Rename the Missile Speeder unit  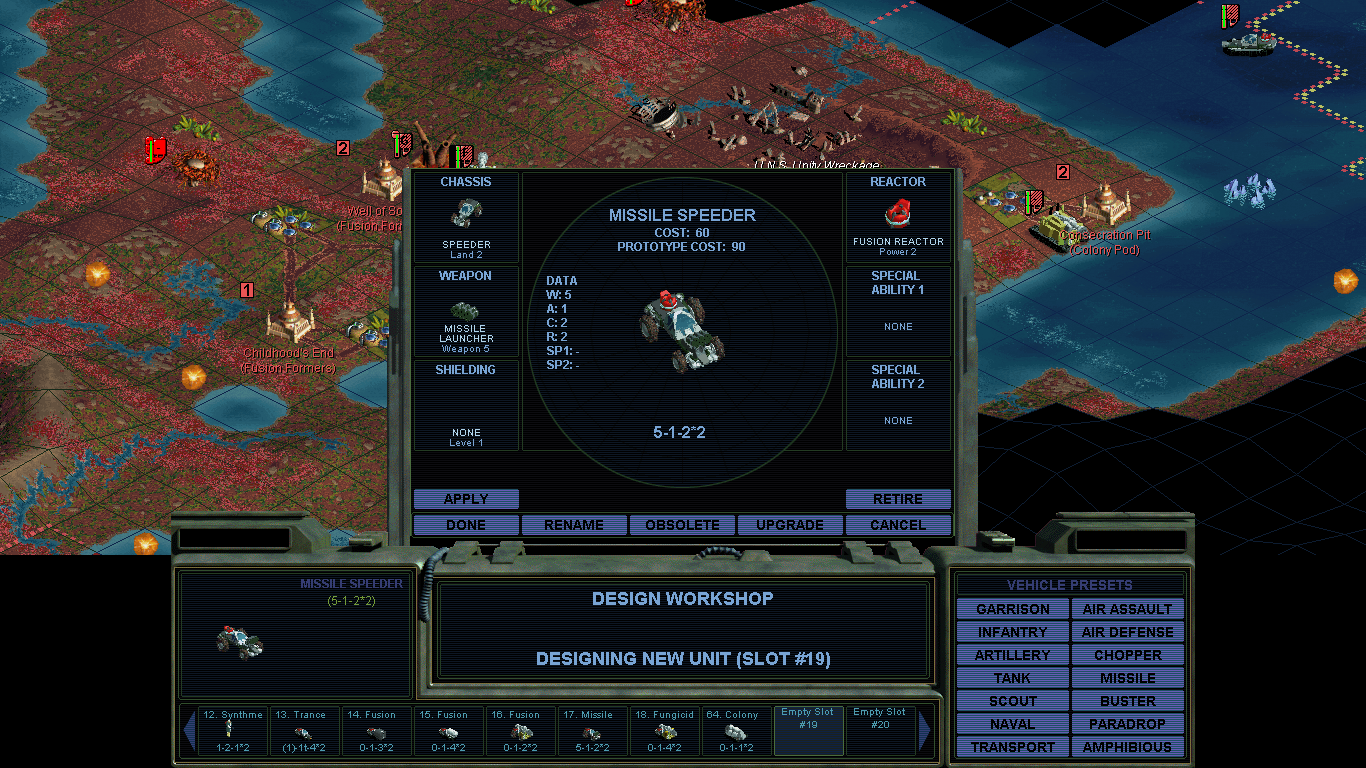(574, 525)
